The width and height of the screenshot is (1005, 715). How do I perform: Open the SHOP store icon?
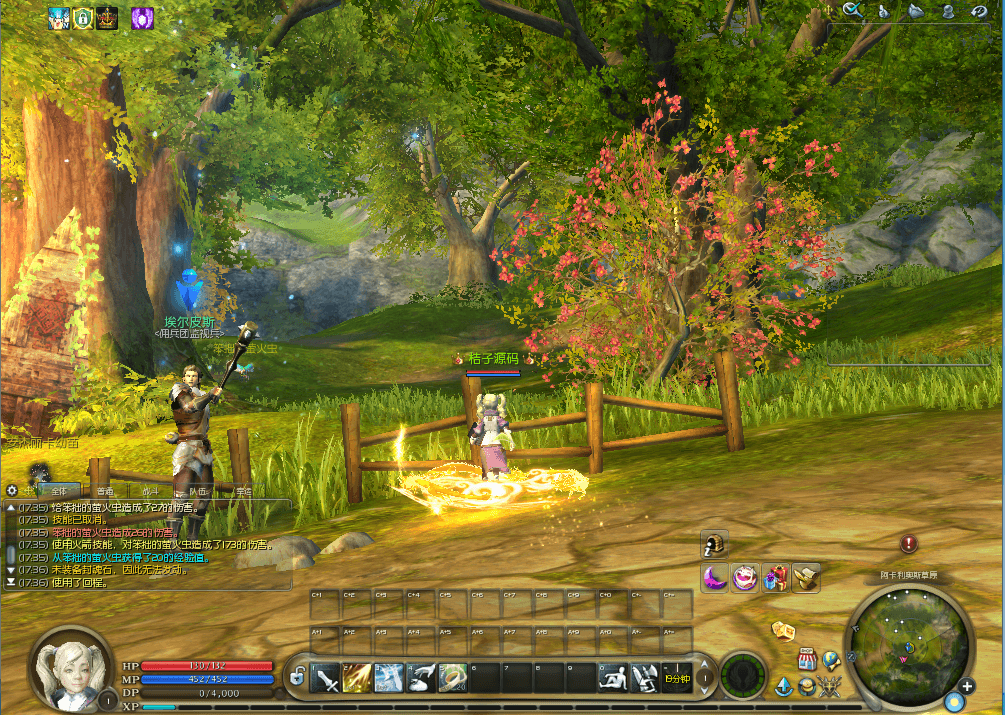point(808,660)
